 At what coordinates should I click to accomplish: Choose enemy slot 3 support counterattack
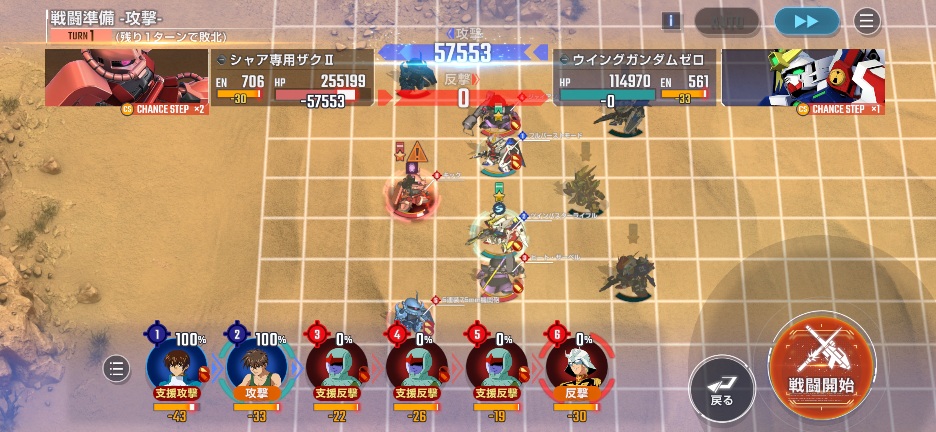[x=337, y=365]
